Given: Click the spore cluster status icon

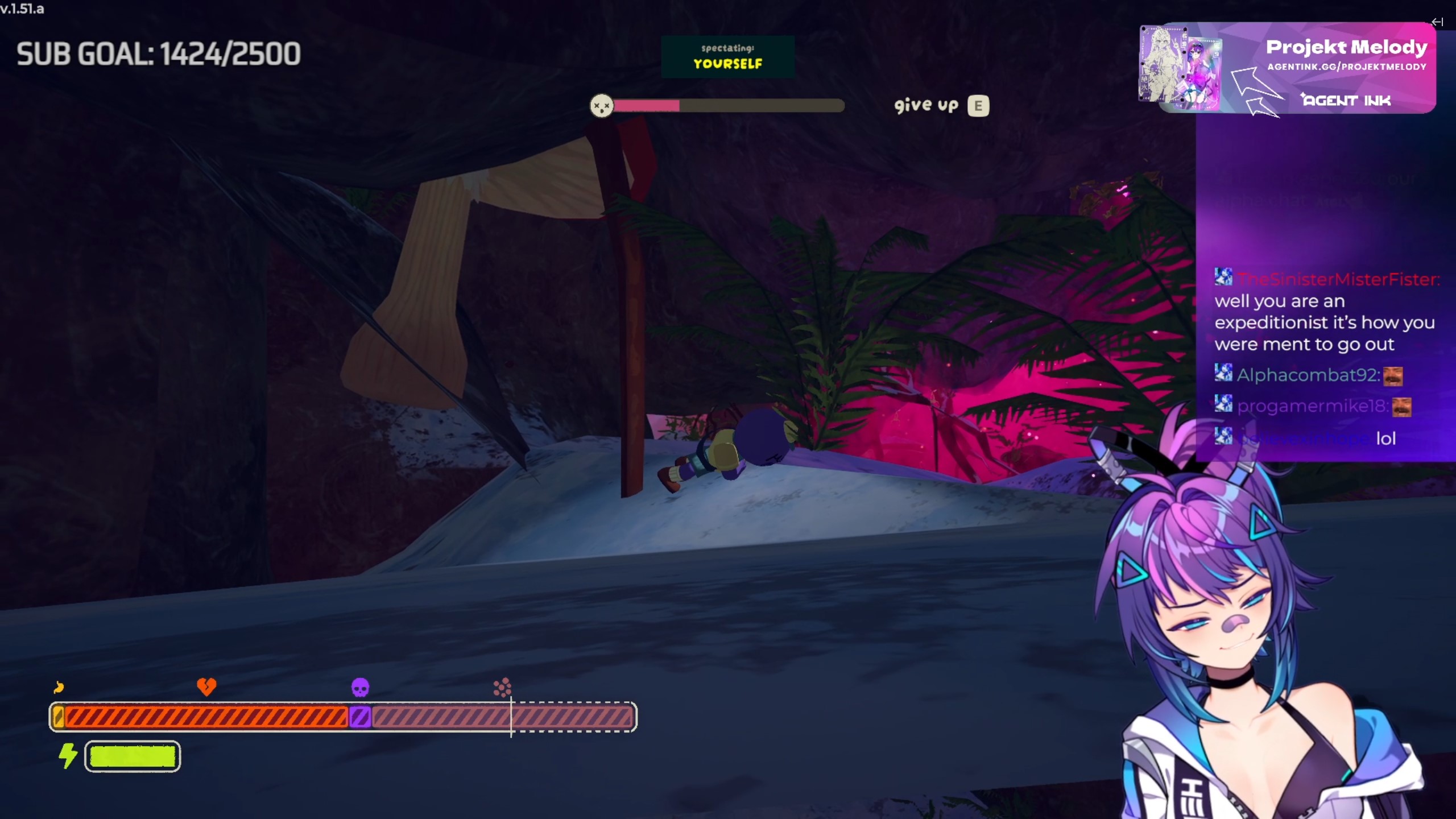Looking at the screenshot, I should 502,688.
